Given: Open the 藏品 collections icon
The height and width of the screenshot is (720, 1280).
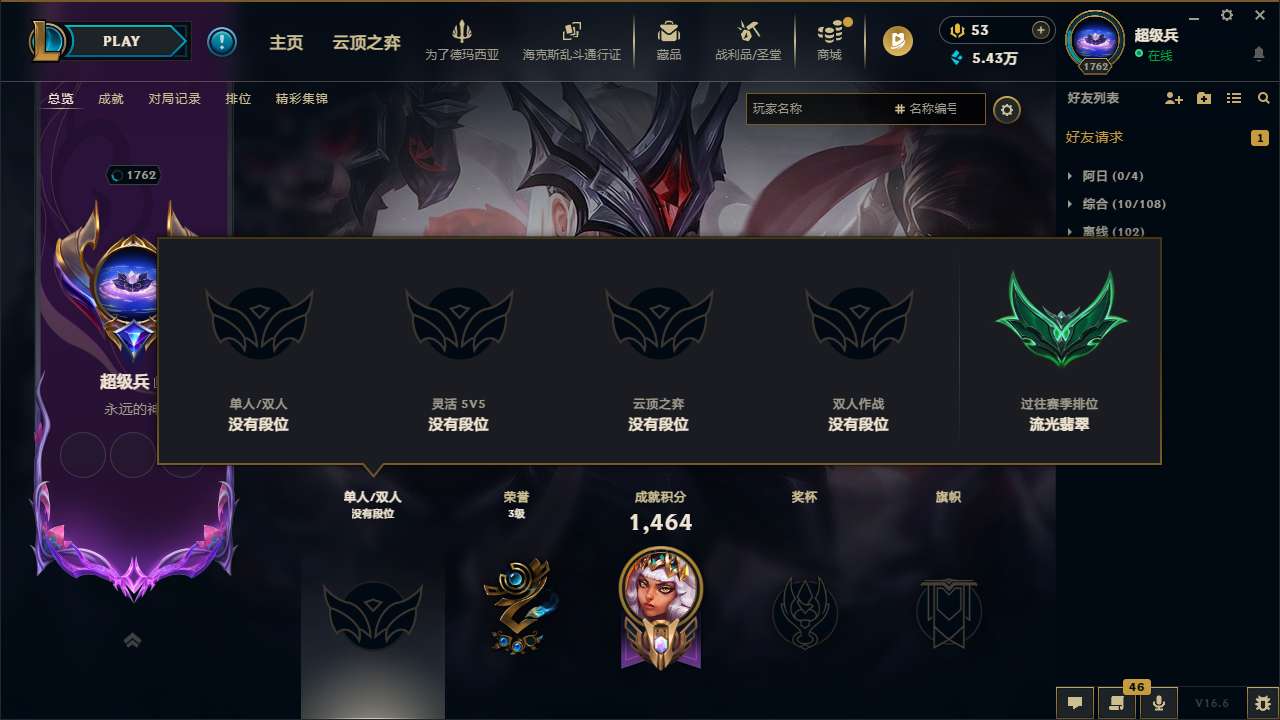Looking at the screenshot, I should (x=670, y=40).
